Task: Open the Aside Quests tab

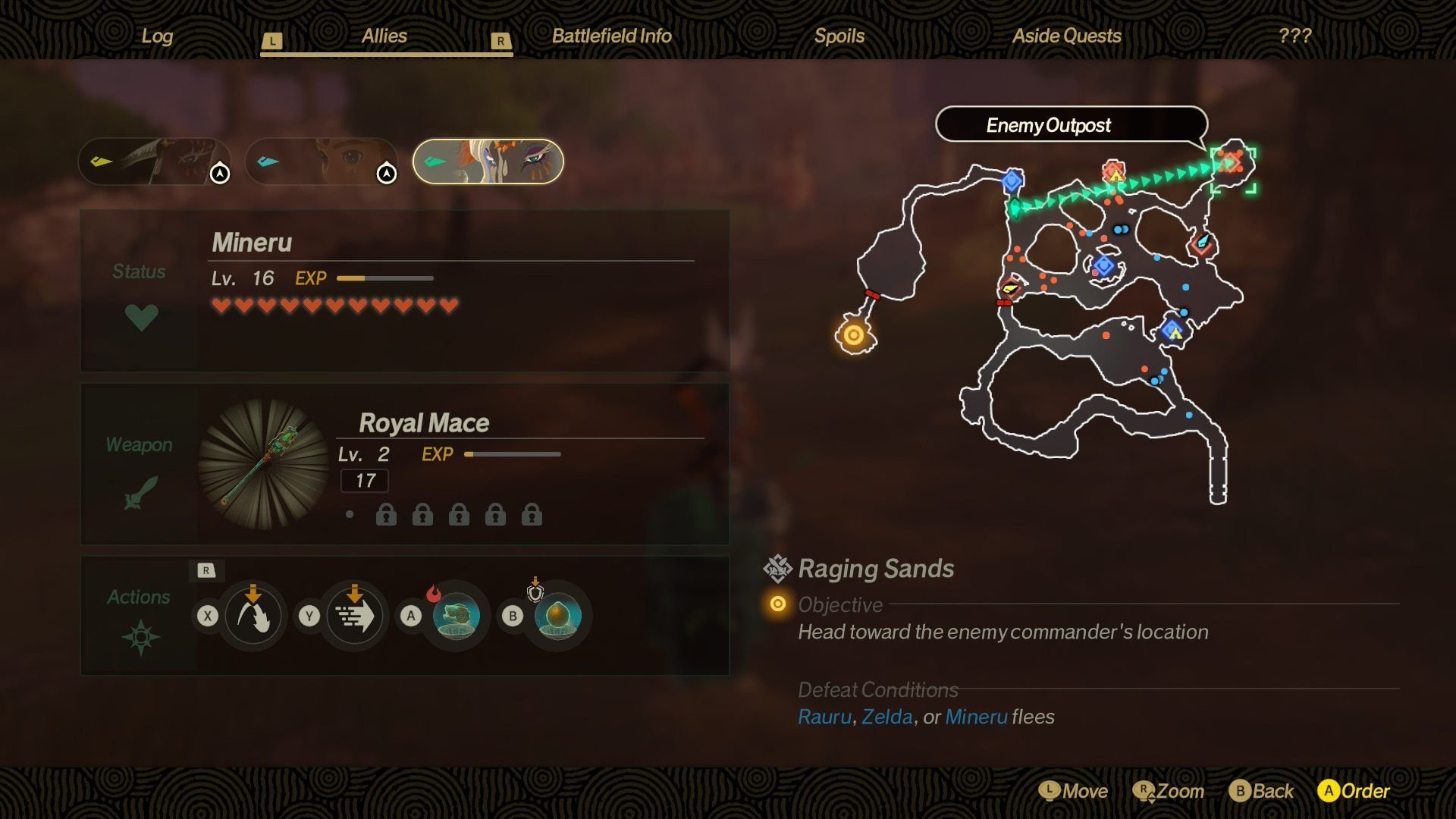Action: point(1066,36)
